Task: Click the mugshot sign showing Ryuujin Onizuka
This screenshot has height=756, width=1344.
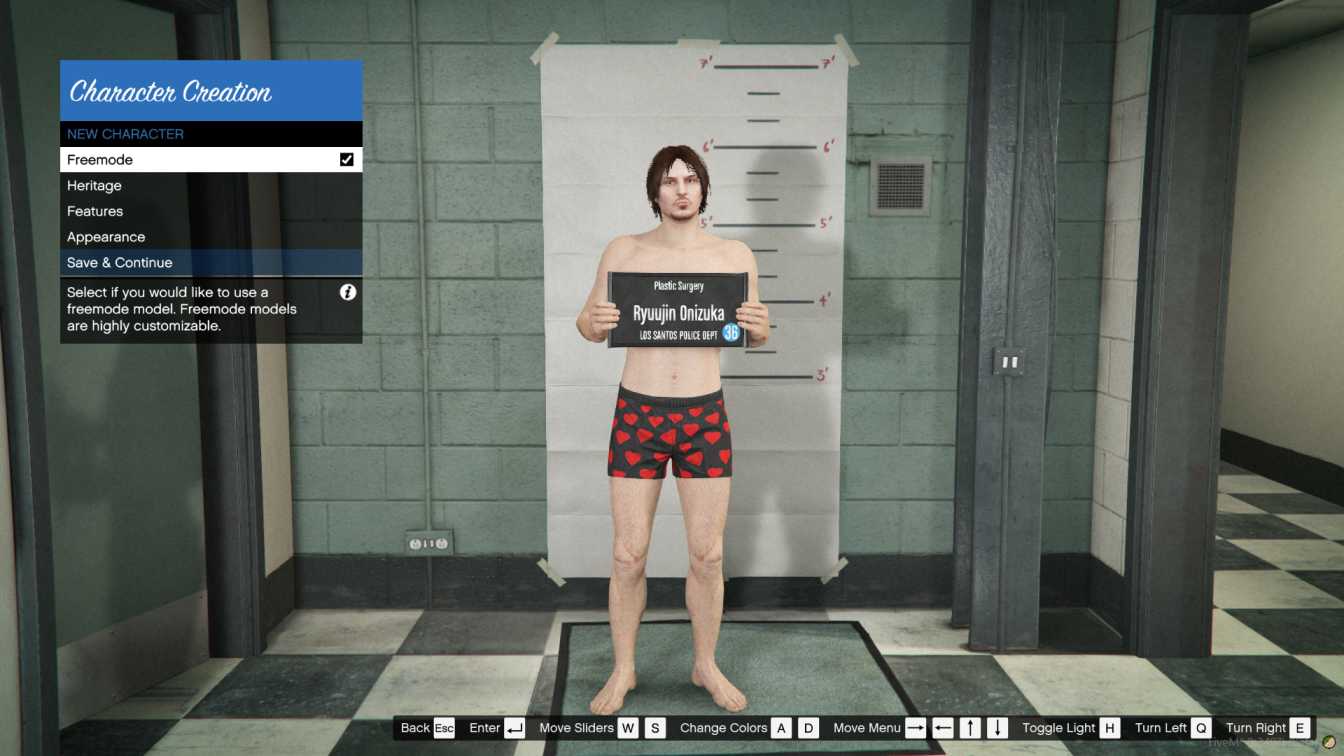Action: [678, 308]
